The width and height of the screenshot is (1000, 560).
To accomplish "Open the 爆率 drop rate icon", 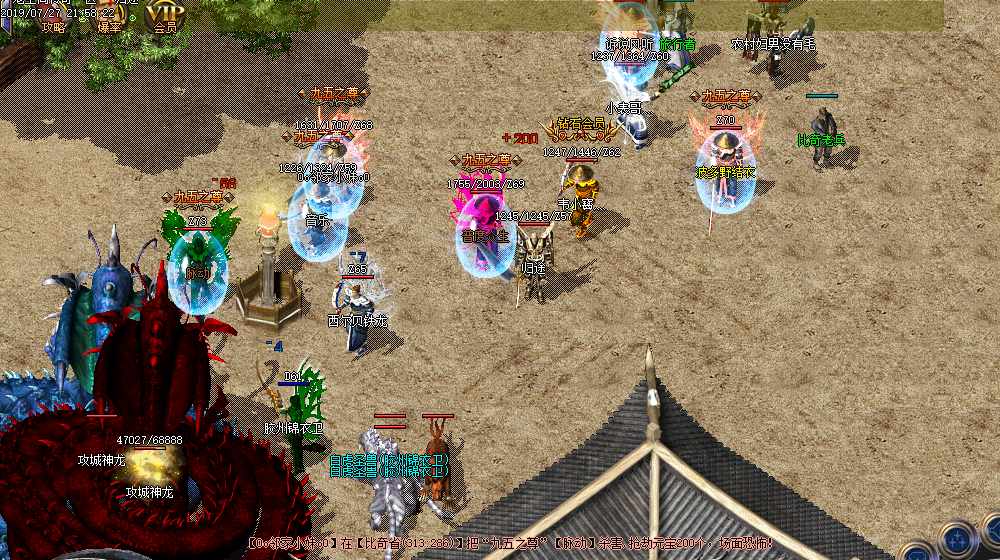I will [x=109, y=17].
